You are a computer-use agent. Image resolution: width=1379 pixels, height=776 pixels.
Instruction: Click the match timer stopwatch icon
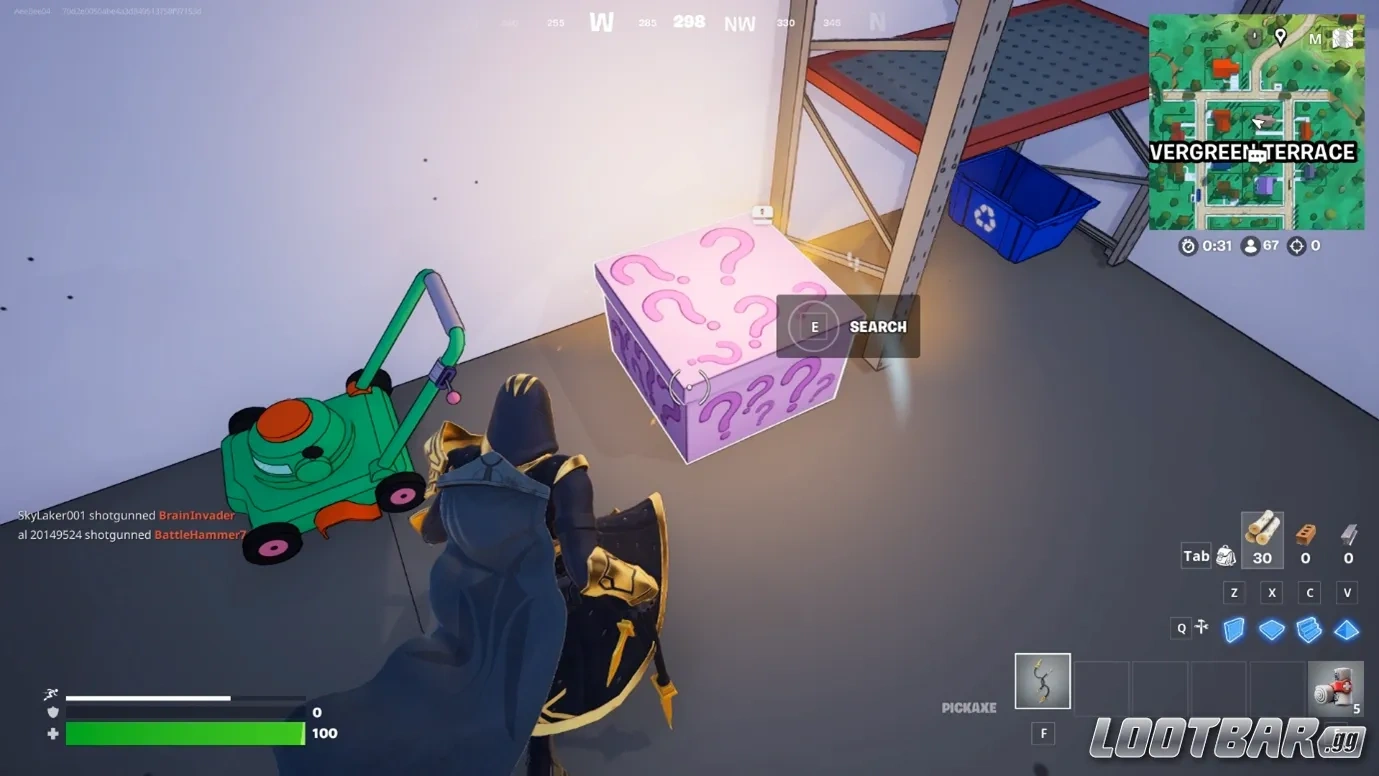coord(1187,245)
